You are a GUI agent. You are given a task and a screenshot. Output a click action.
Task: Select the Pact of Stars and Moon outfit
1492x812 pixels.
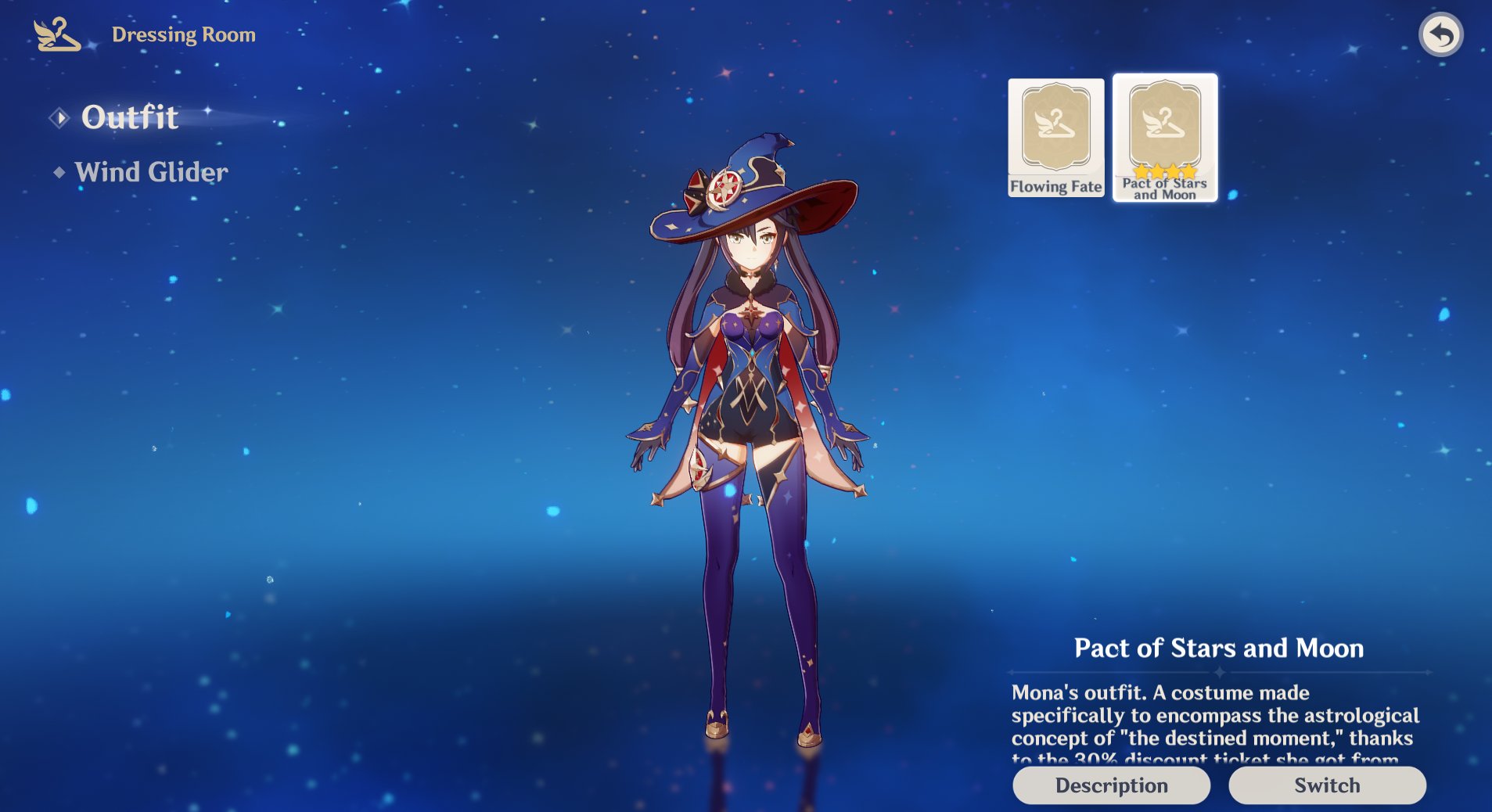pos(1164,138)
